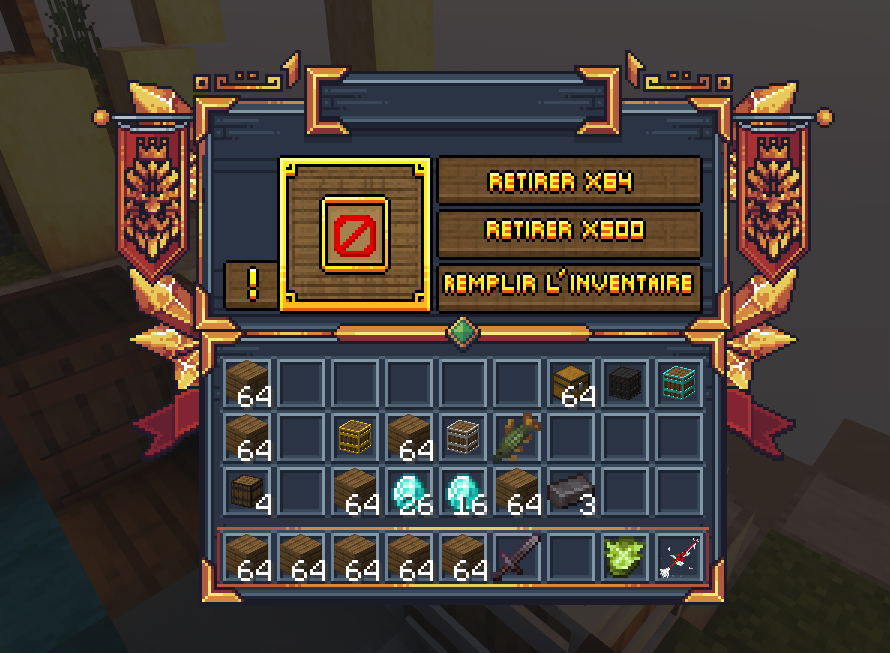
Task: Pick up the 3 netherite ingots
Action: (571, 491)
